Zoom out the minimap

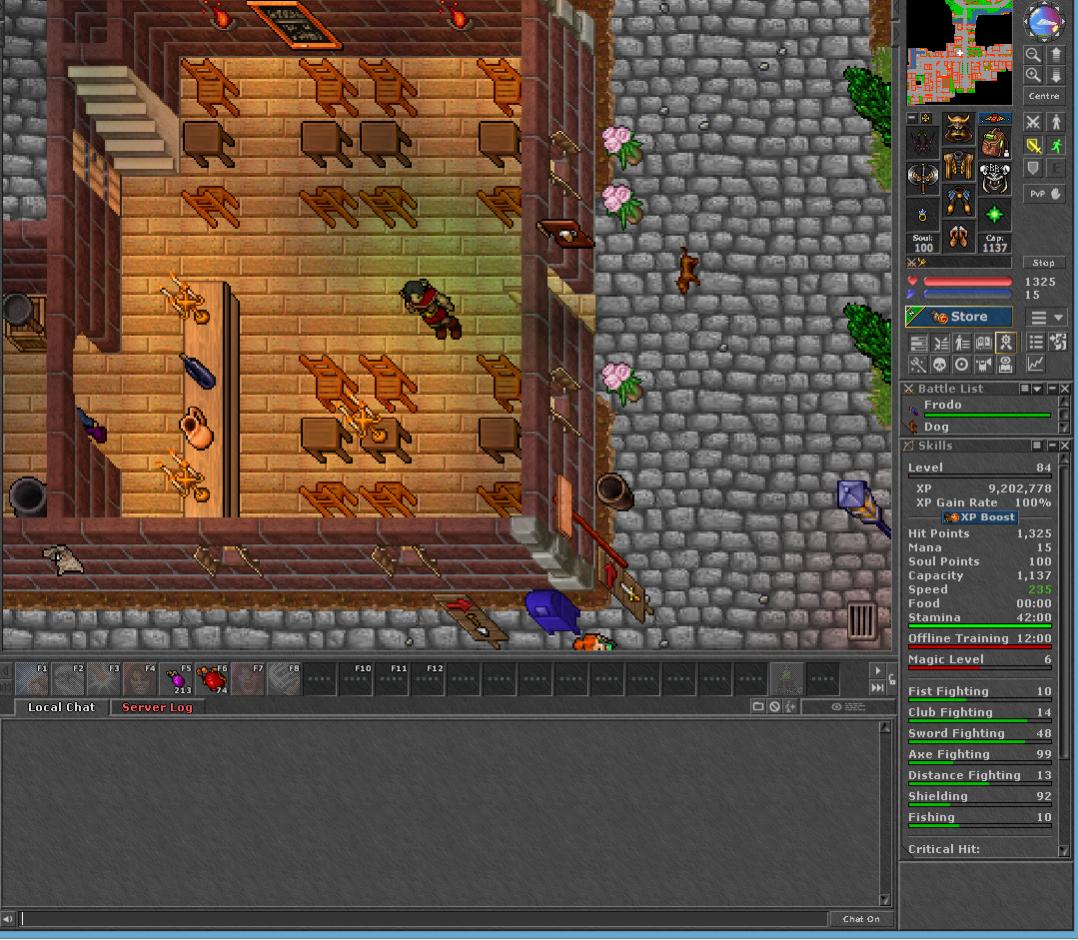[1033, 56]
